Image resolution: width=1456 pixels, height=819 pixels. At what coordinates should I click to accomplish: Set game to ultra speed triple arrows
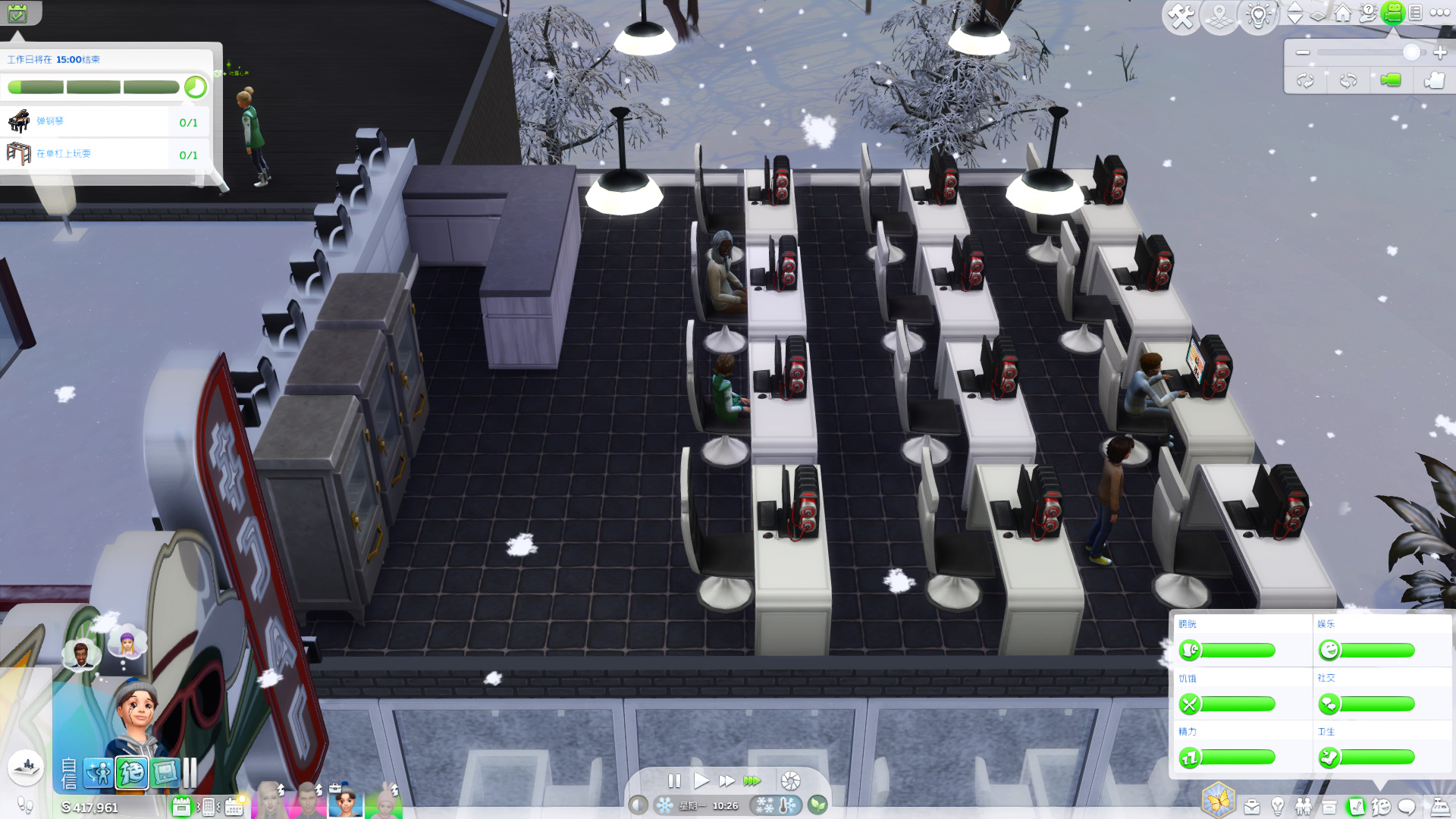tap(752, 780)
